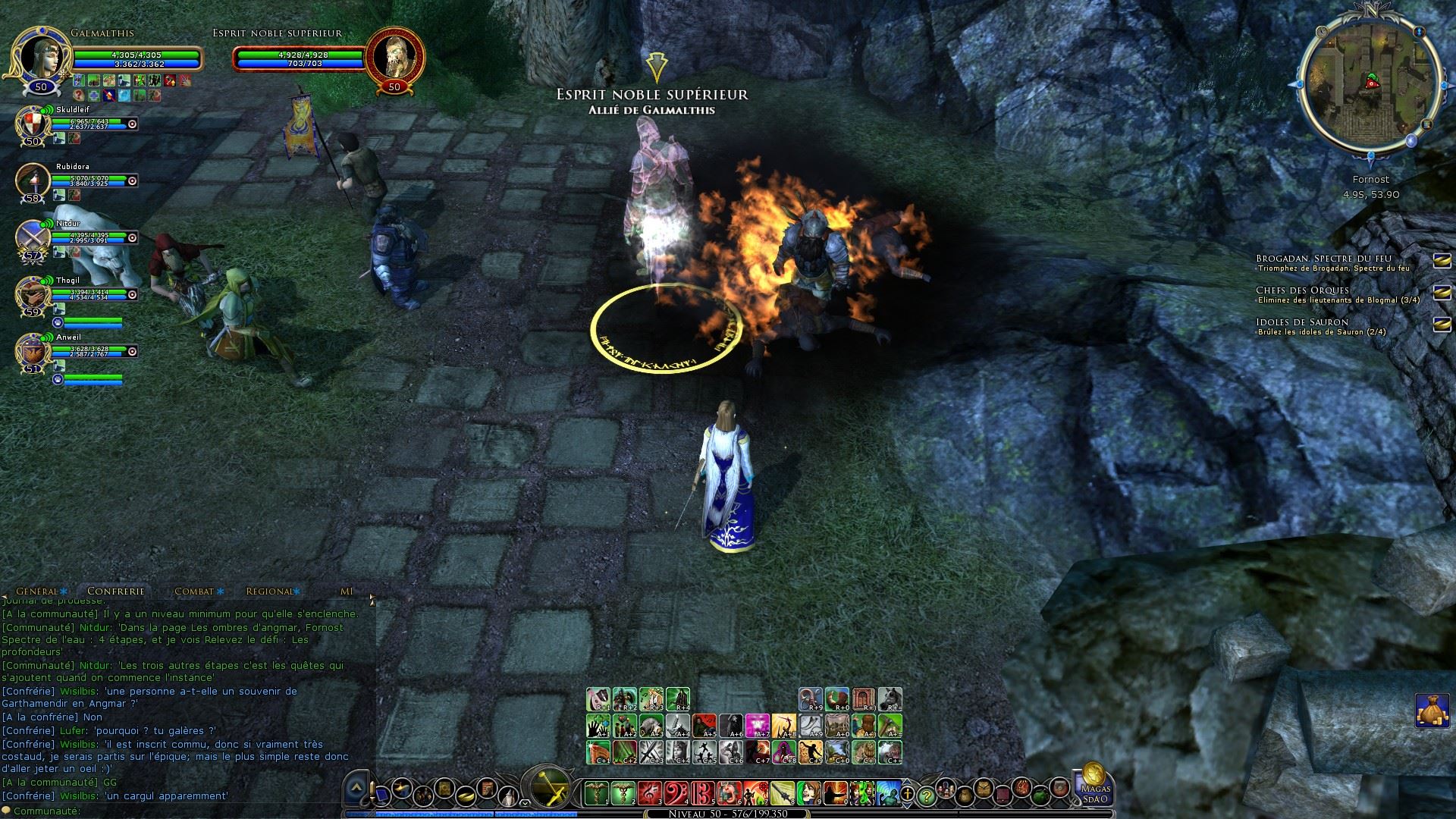Target party member Skuldleif's portrait
This screenshot has height=819, width=1456.
(33, 123)
